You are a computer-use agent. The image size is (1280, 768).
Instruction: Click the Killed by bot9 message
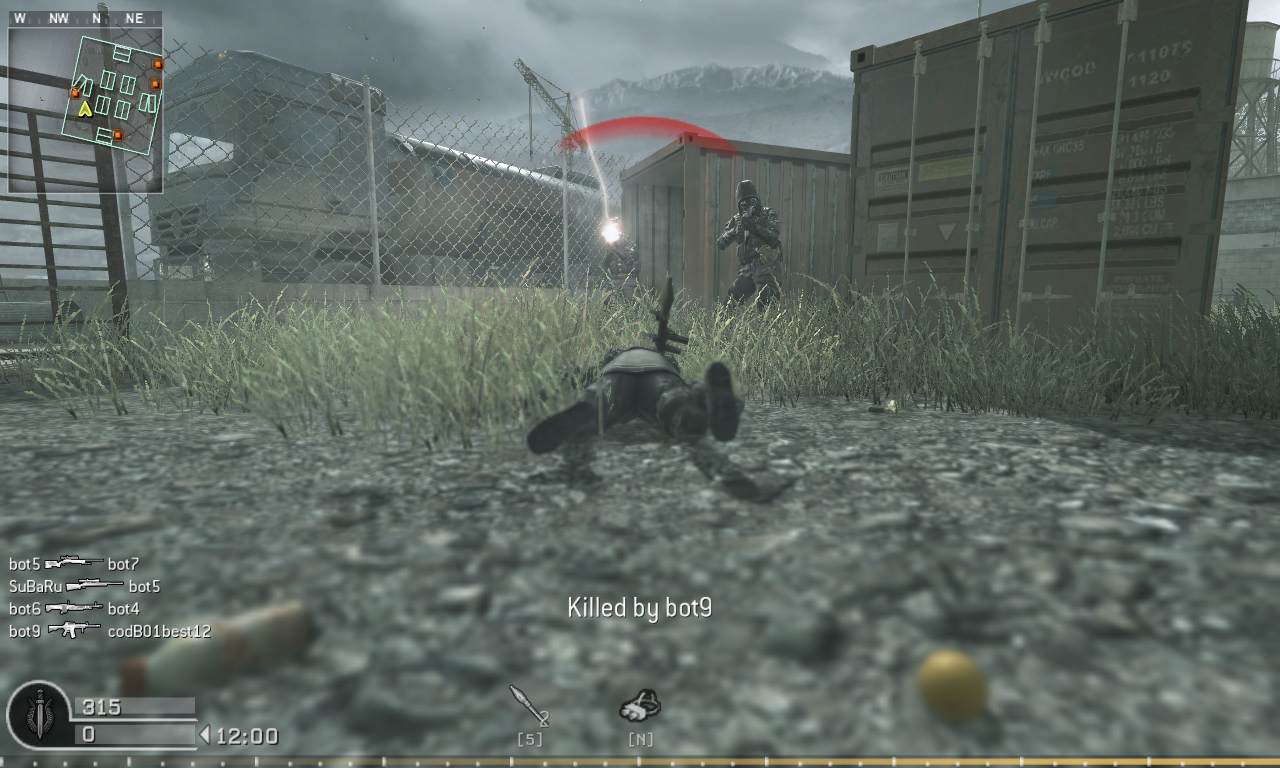click(x=639, y=607)
